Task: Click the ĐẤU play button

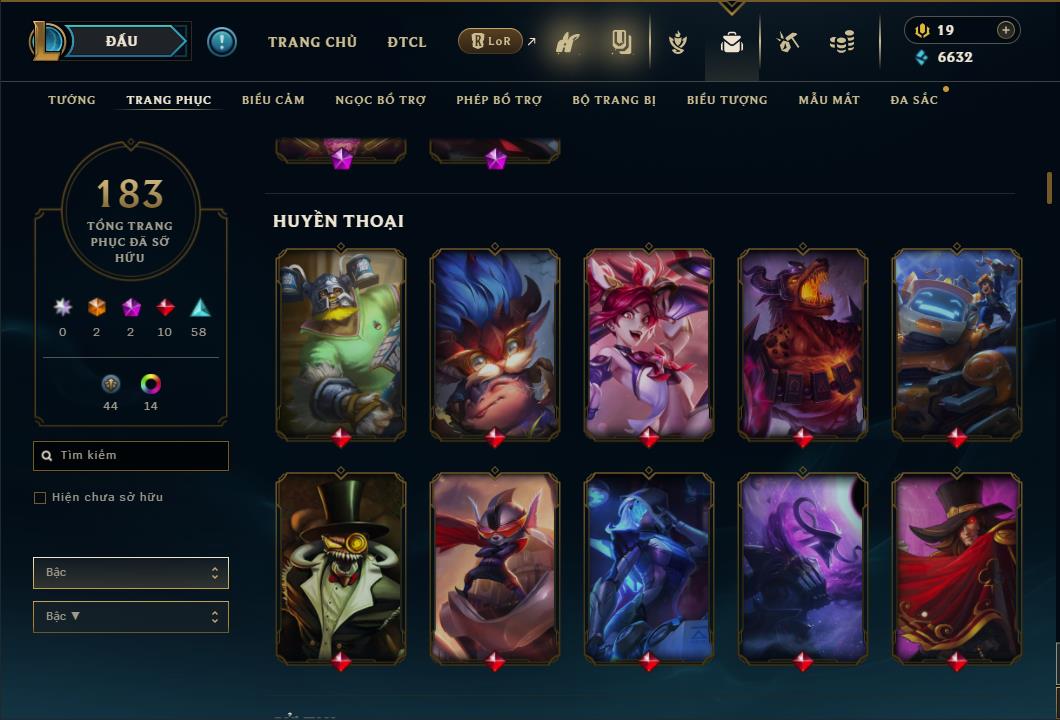Action: pos(122,41)
